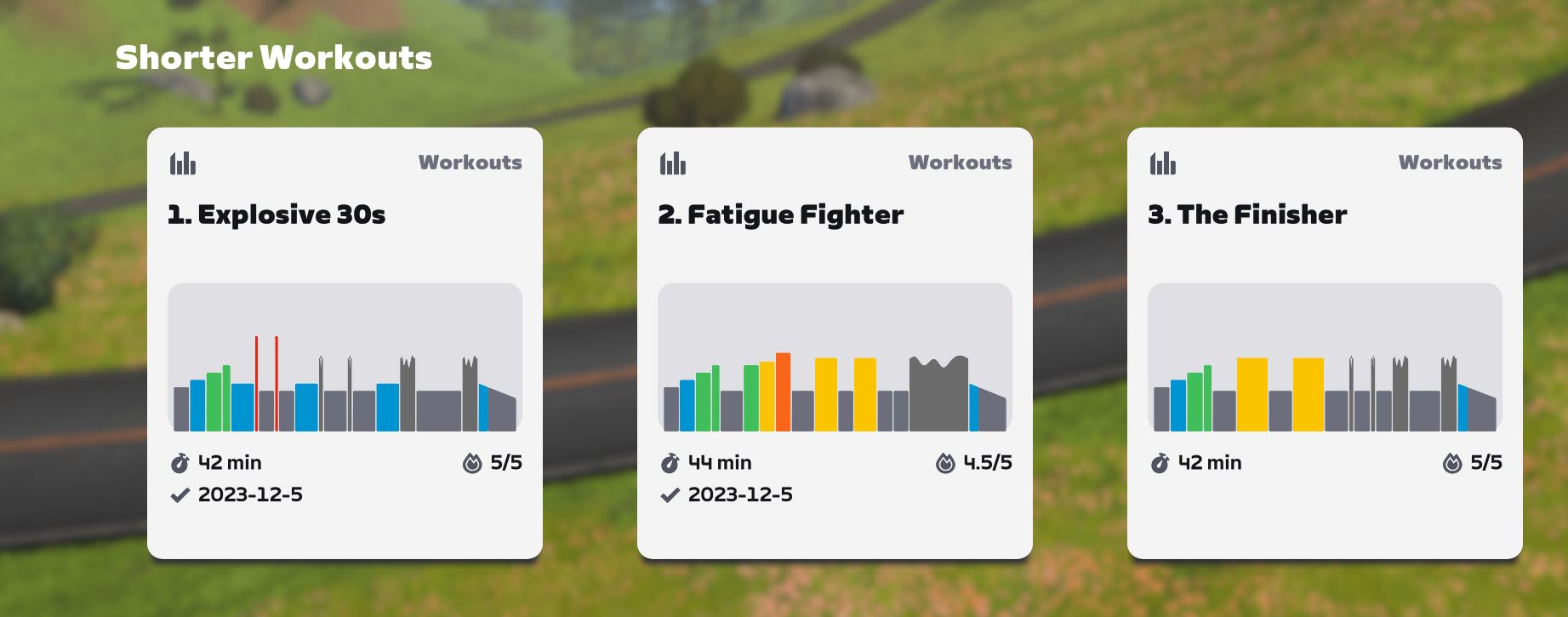Click the Workouts label on Explosive 30s card

(470, 163)
